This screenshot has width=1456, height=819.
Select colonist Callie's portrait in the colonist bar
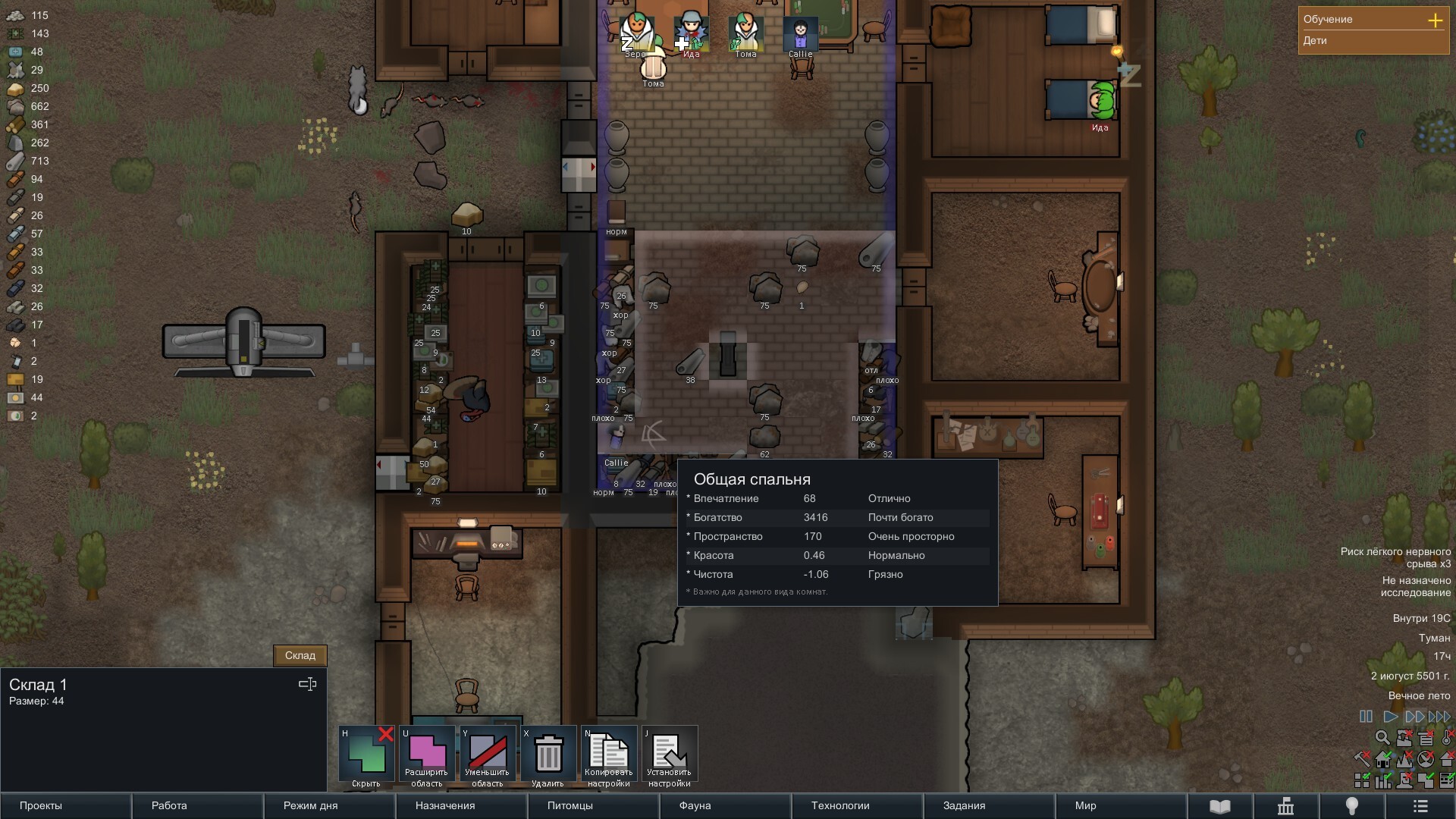801,34
